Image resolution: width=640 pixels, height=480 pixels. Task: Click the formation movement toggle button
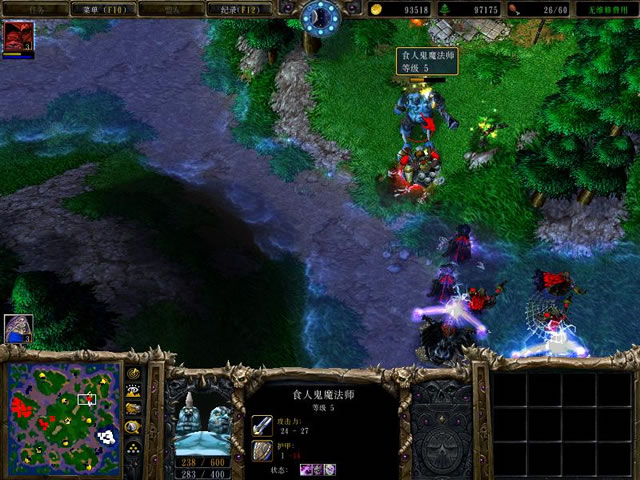[133, 446]
